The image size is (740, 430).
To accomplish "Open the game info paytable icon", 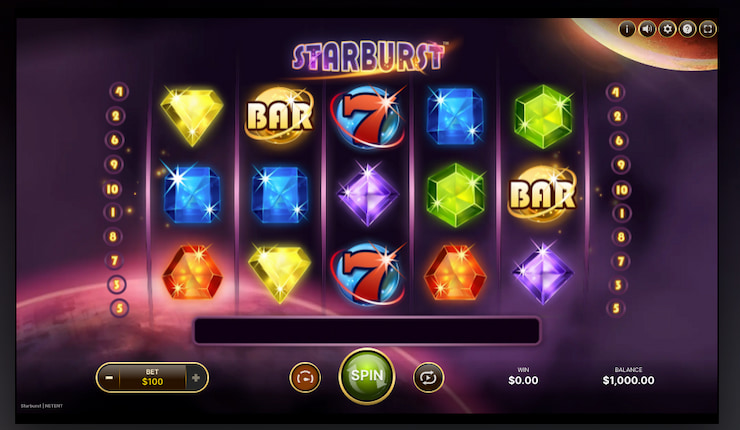I will (x=627, y=29).
